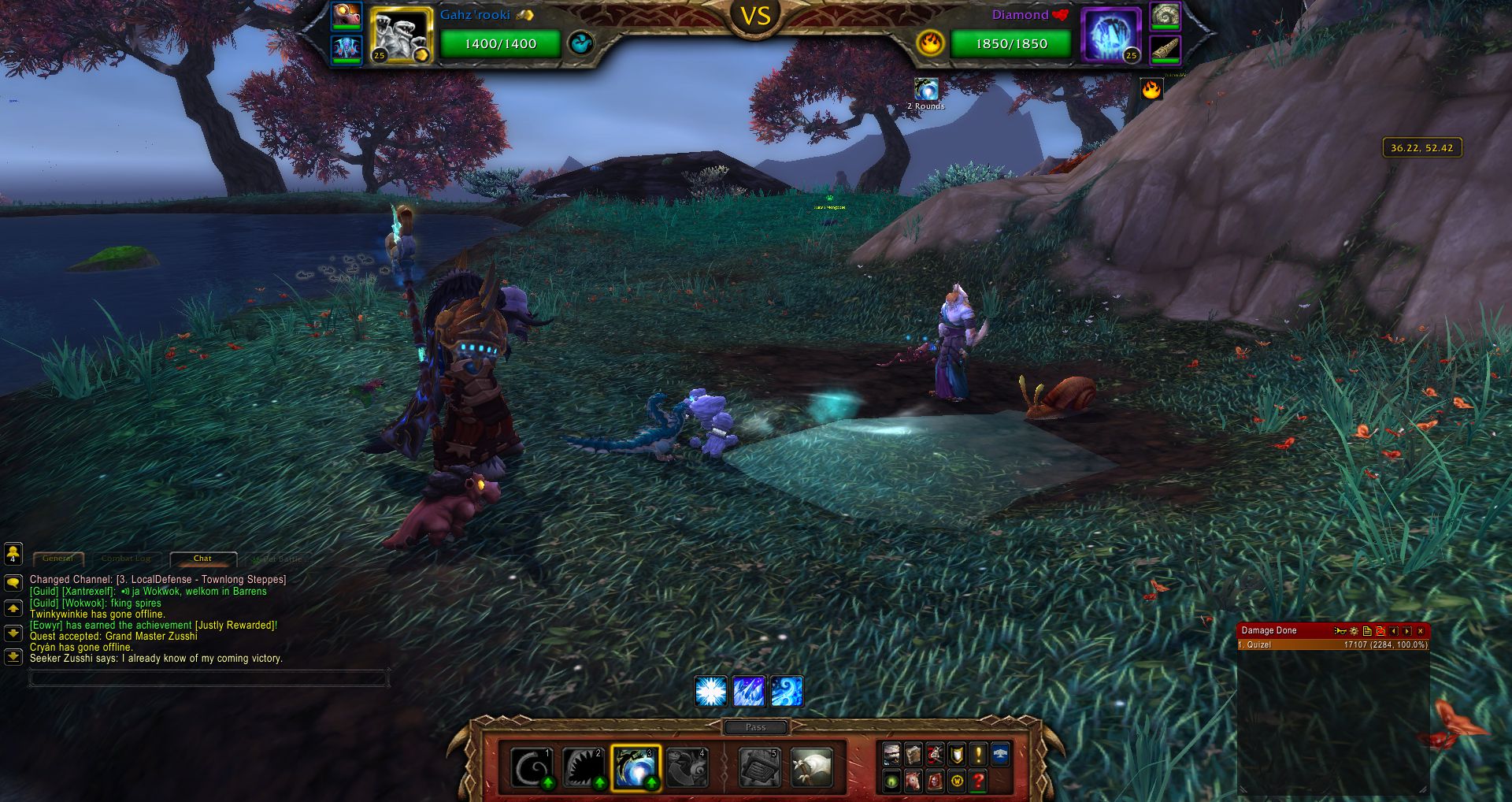Inspect enemy pet Diamond's portrait
The width and height of the screenshot is (1512, 802).
tap(1111, 36)
